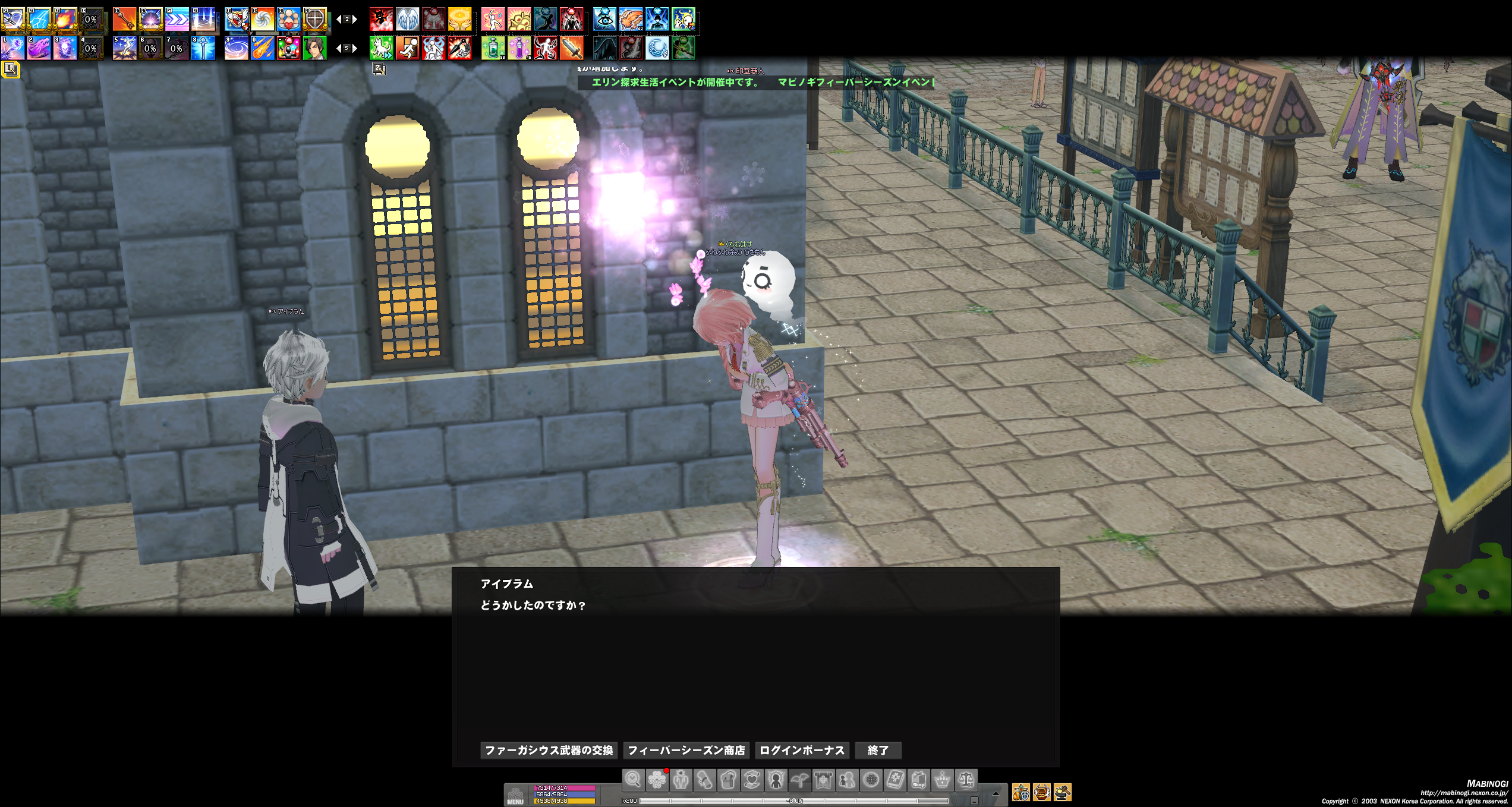Viewport: 1512px width, 807px height.
Task: Open the Shop icon in bottom menu
Action: click(918, 780)
